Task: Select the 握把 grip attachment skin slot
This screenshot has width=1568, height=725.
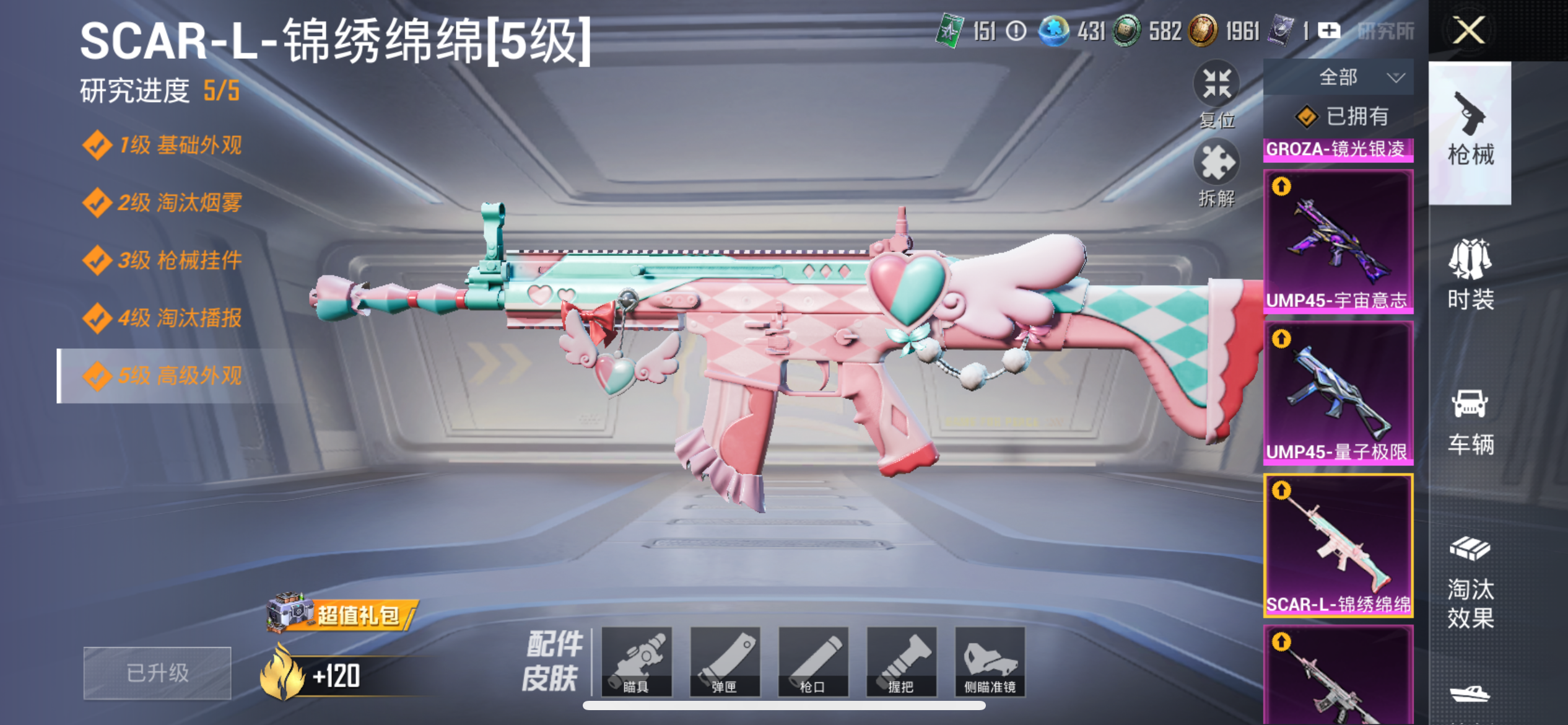Action: coord(901,662)
